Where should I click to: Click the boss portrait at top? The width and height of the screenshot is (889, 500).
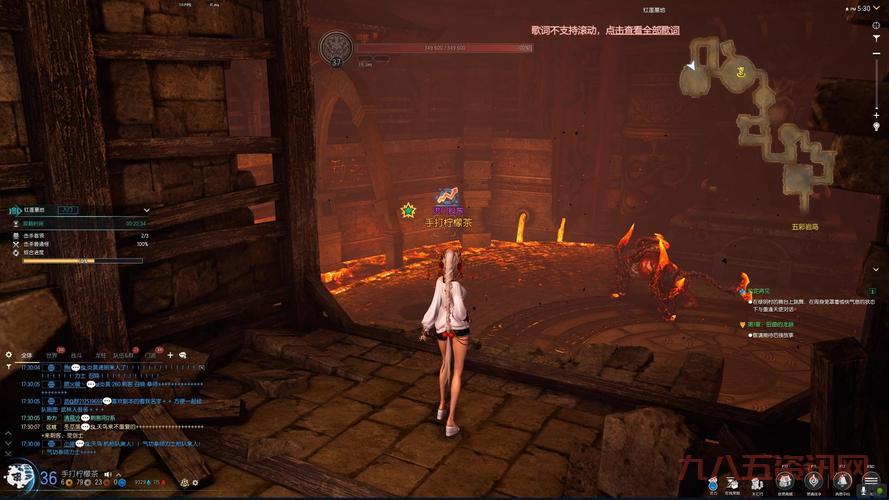click(x=337, y=47)
